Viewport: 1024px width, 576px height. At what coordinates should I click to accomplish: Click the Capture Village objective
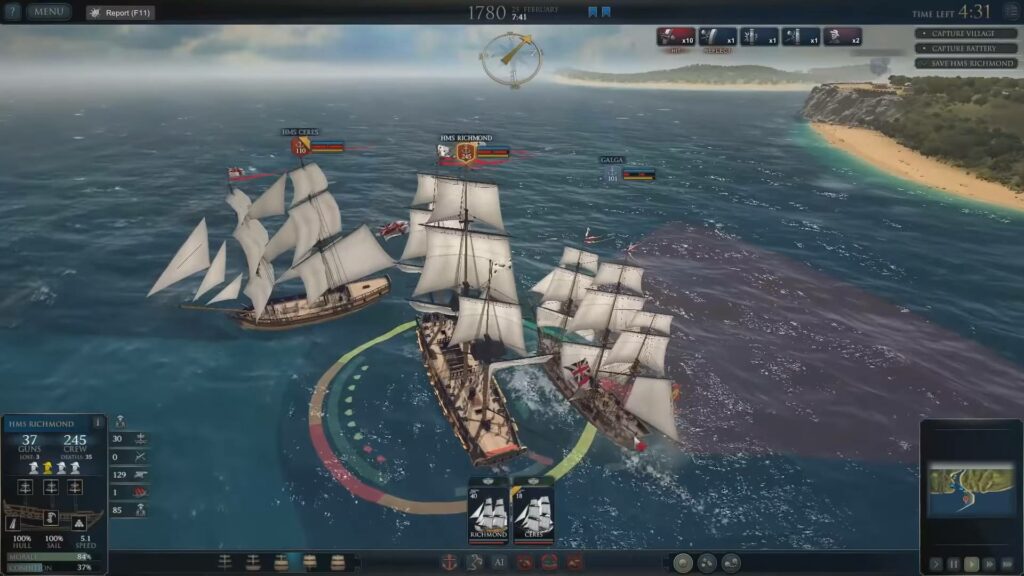[967, 33]
